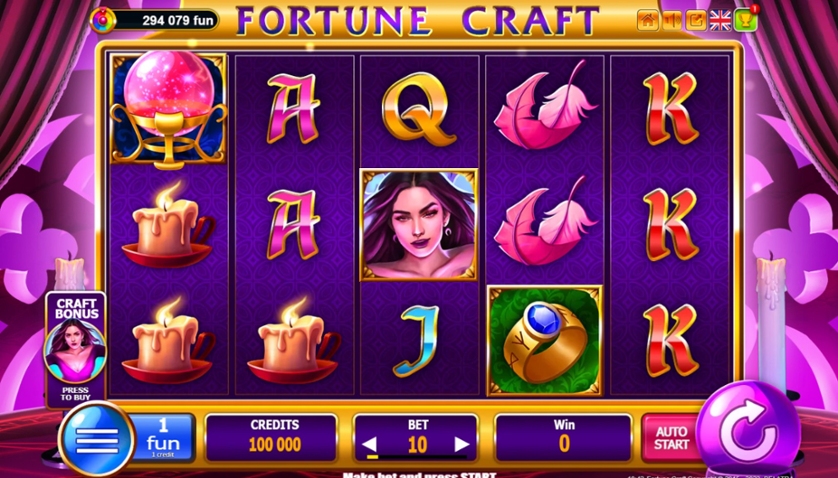The image size is (838, 478).
Task: Activate Auto Start
Action: tap(671, 438)
